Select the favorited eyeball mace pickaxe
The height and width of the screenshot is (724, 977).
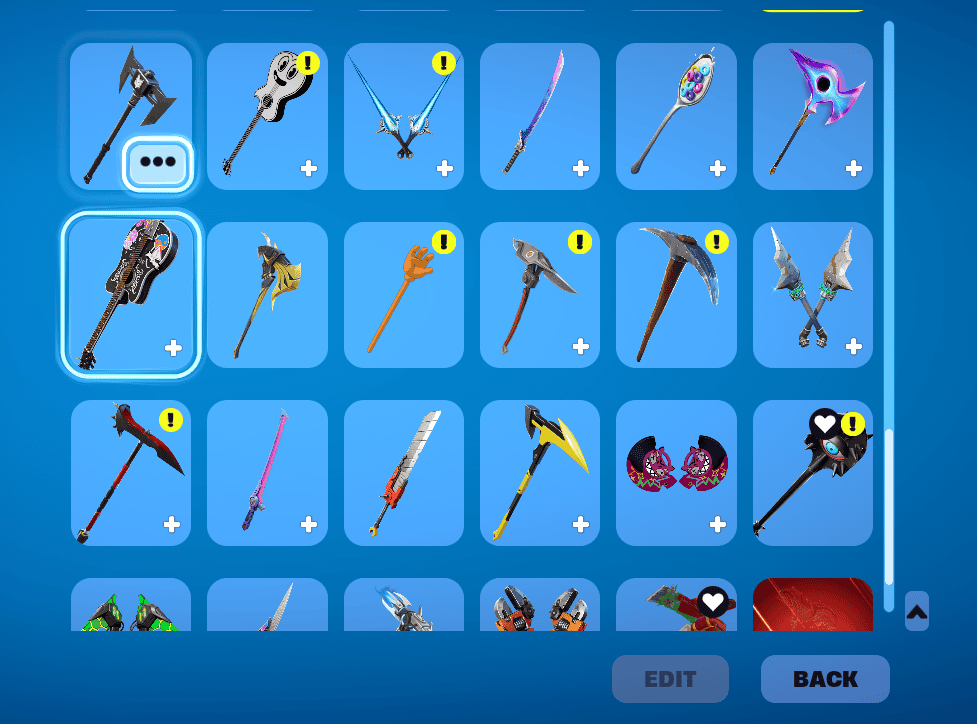click(812, 473)
